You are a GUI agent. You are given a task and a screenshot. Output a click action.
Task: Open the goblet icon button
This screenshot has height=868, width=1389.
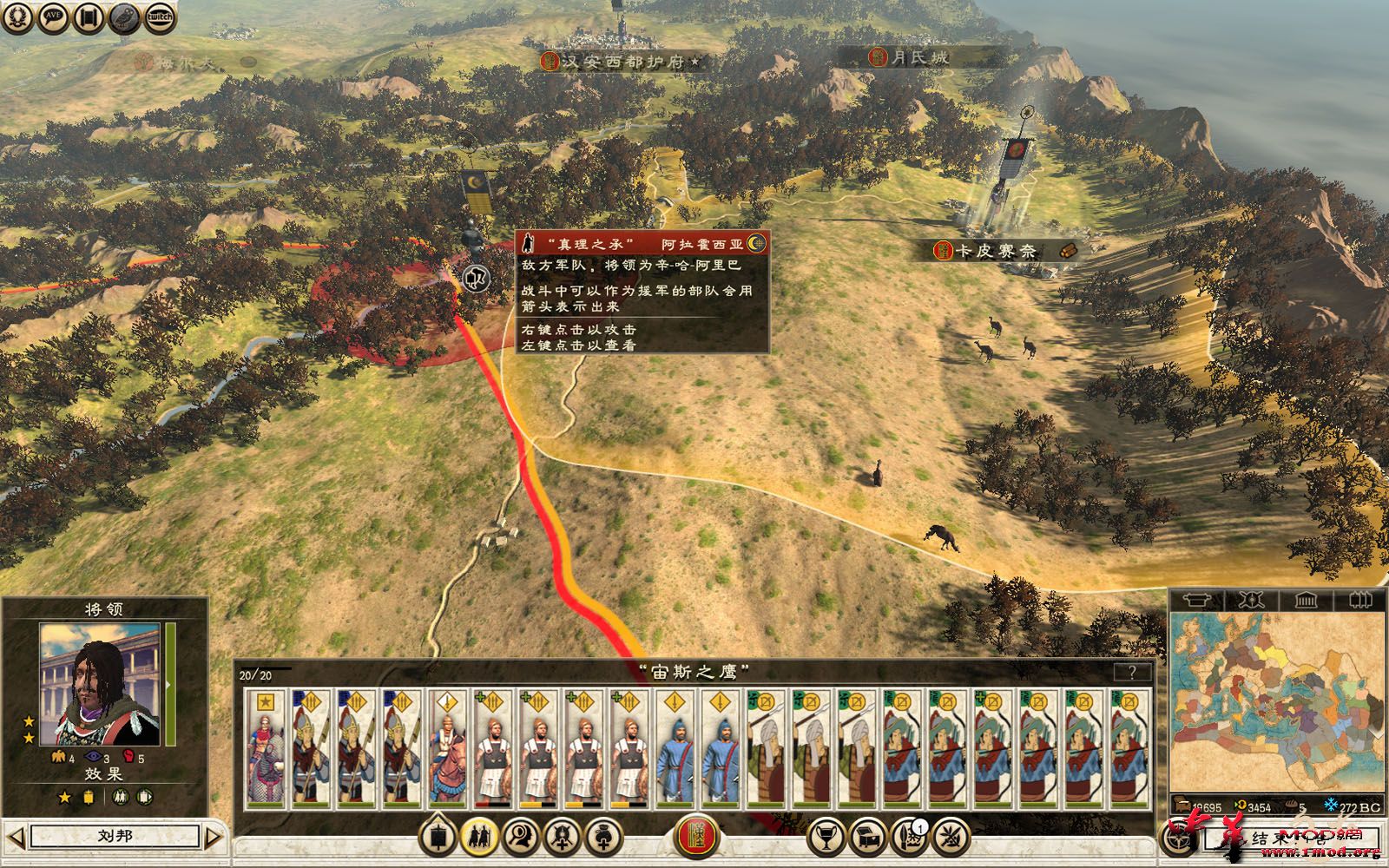point(826,838)
